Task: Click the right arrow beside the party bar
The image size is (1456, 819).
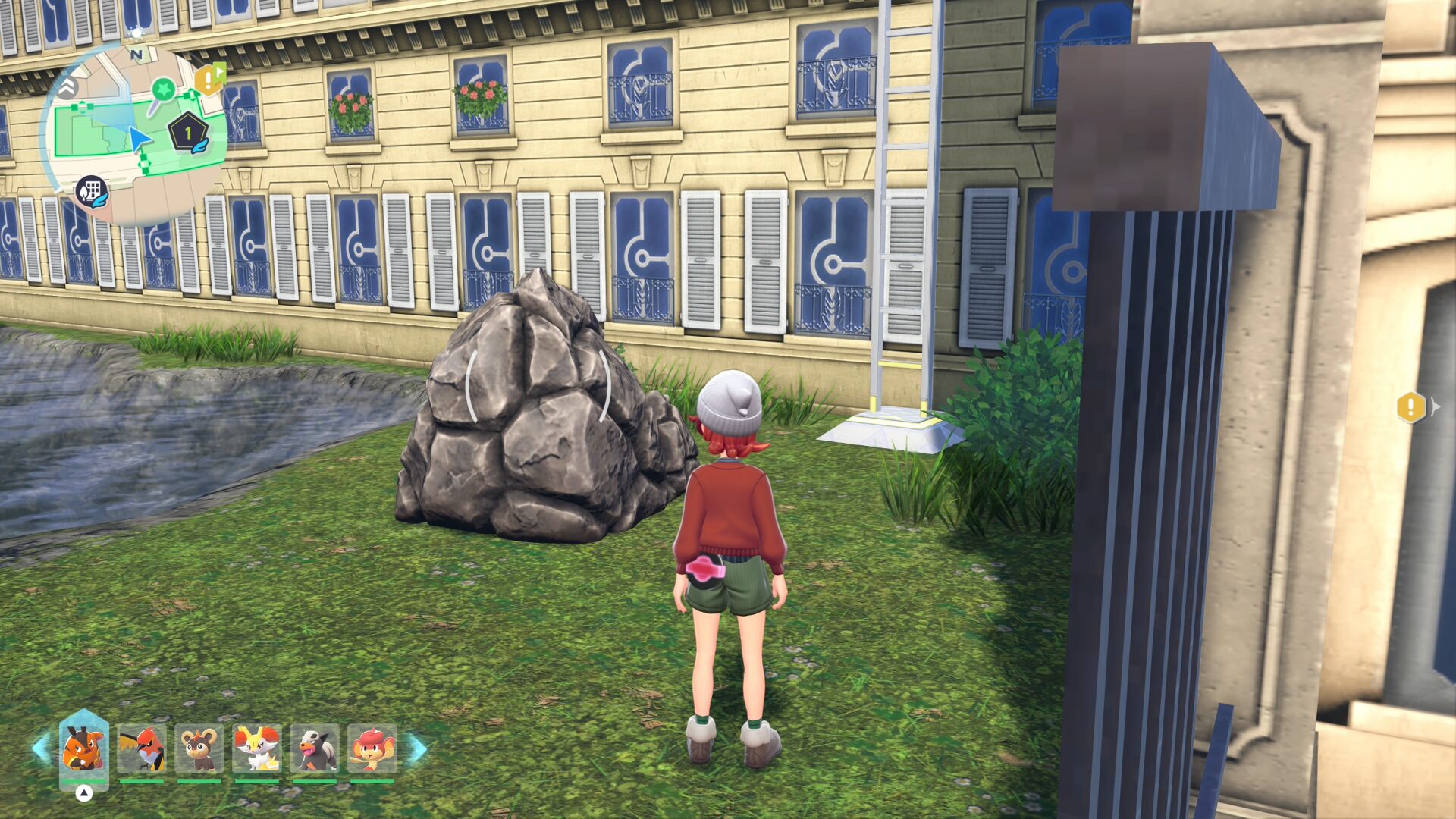Action: pyautogui.click(x=418, y=748)
